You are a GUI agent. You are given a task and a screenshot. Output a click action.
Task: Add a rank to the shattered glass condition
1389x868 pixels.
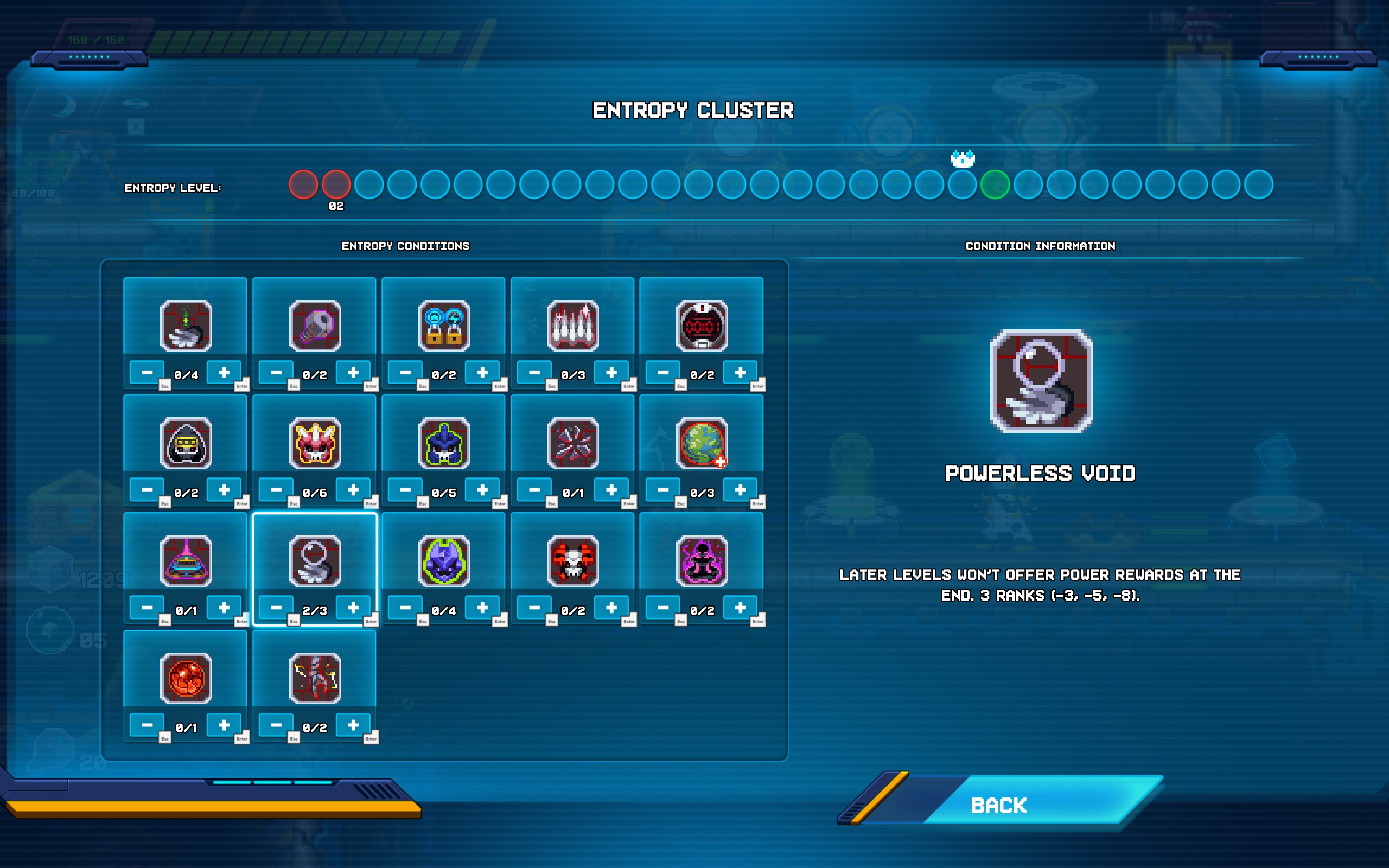pyautogui.click(x=611, y=490)
